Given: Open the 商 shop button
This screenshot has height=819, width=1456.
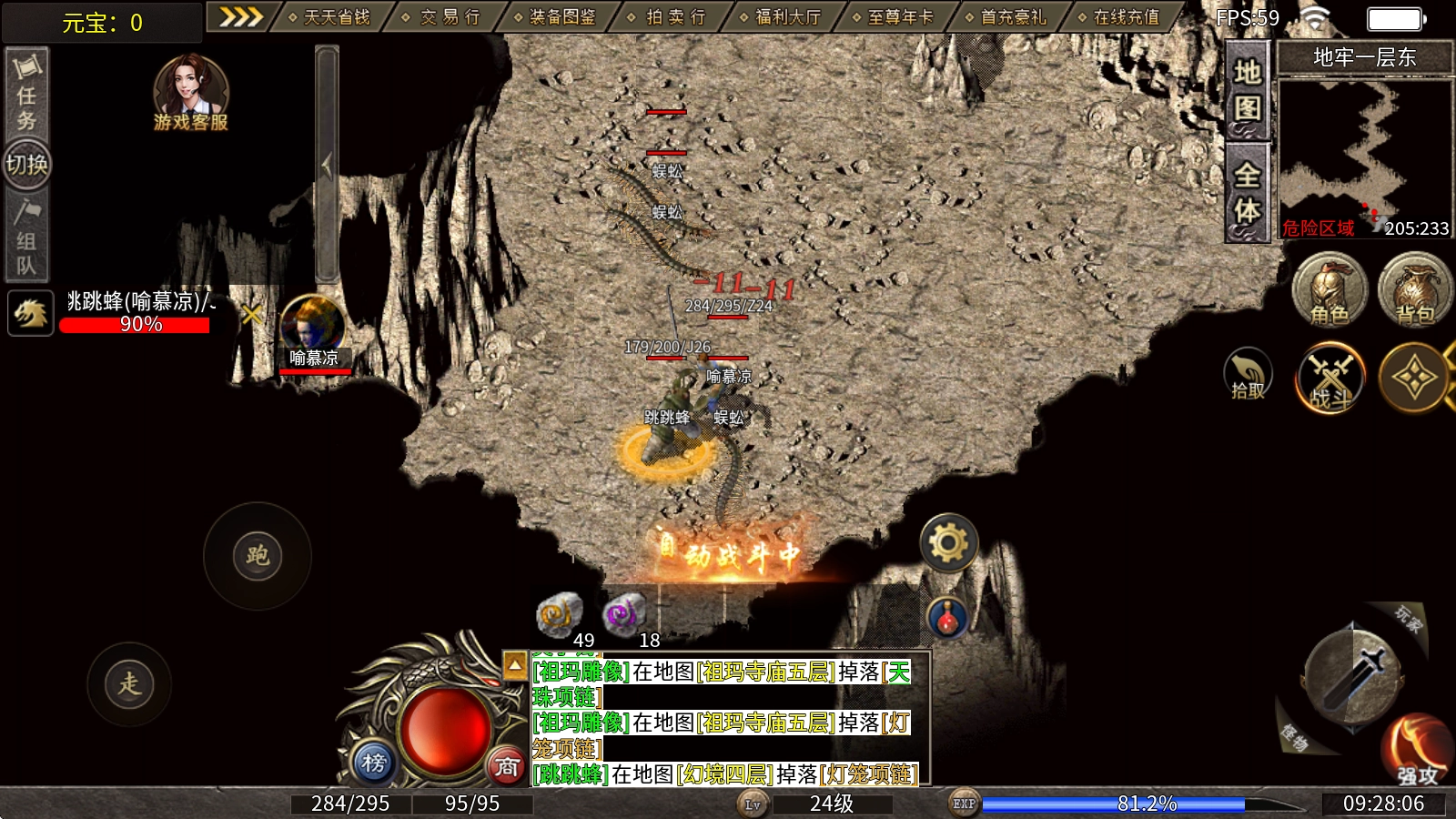Looking at the screenshot, I should coord(507,766).
